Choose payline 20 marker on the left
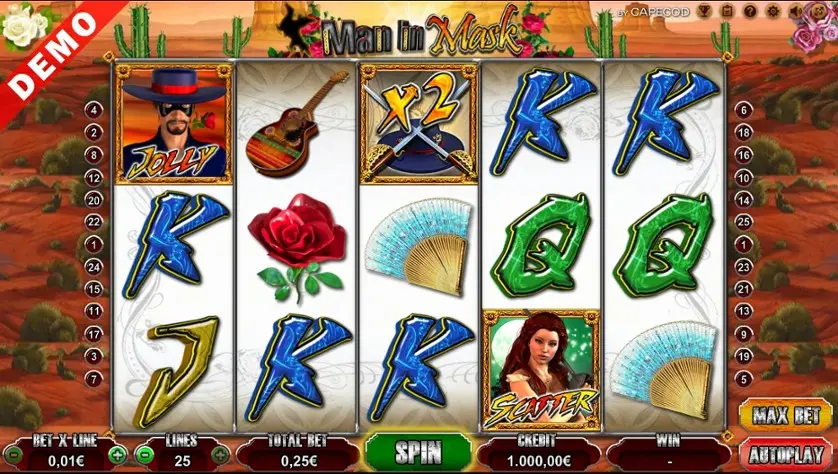The height and width of the screenshot is (474, 838). click(x=95, y=199)
